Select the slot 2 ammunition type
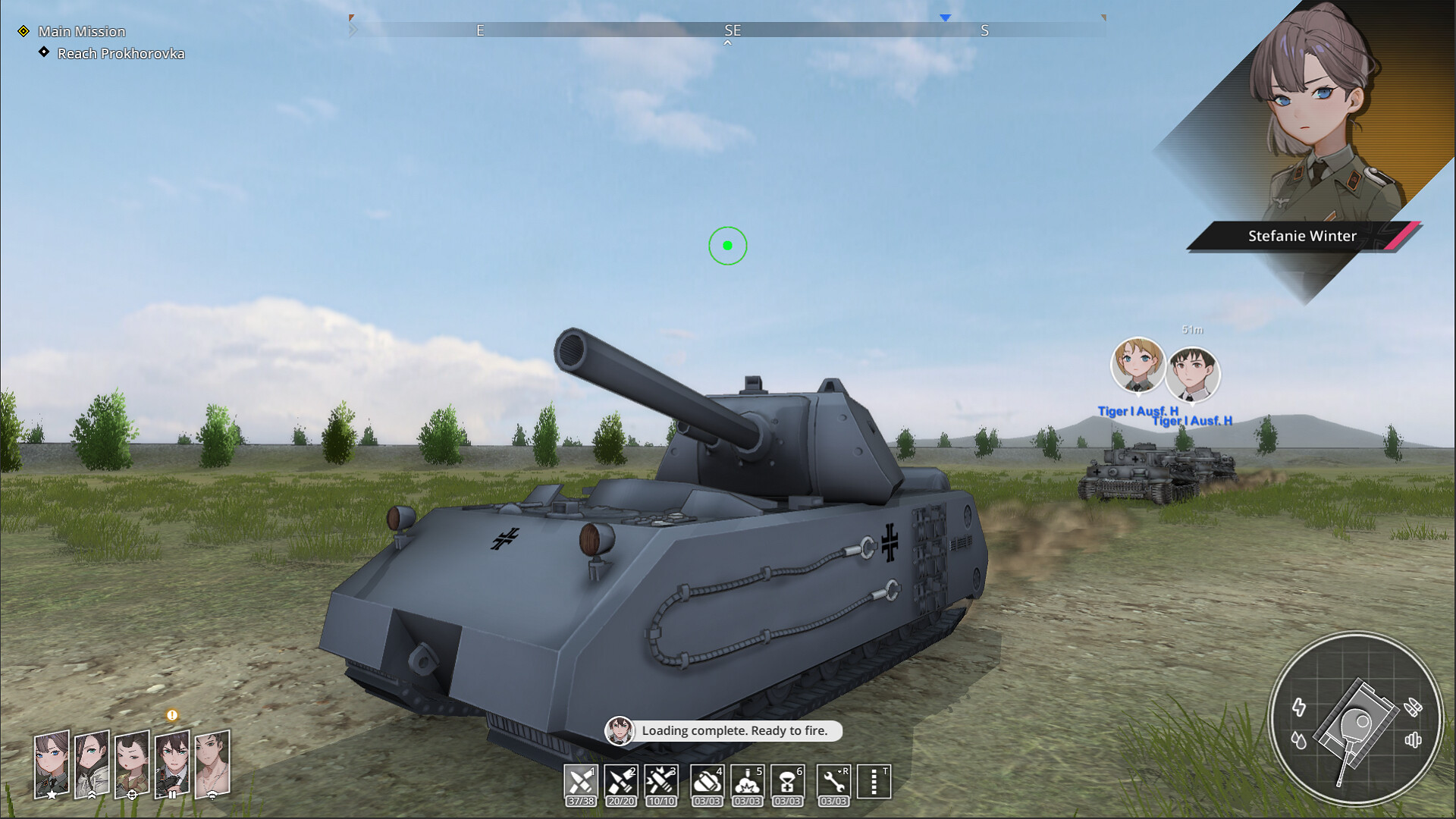1456x819 pixels. (621, 781)
